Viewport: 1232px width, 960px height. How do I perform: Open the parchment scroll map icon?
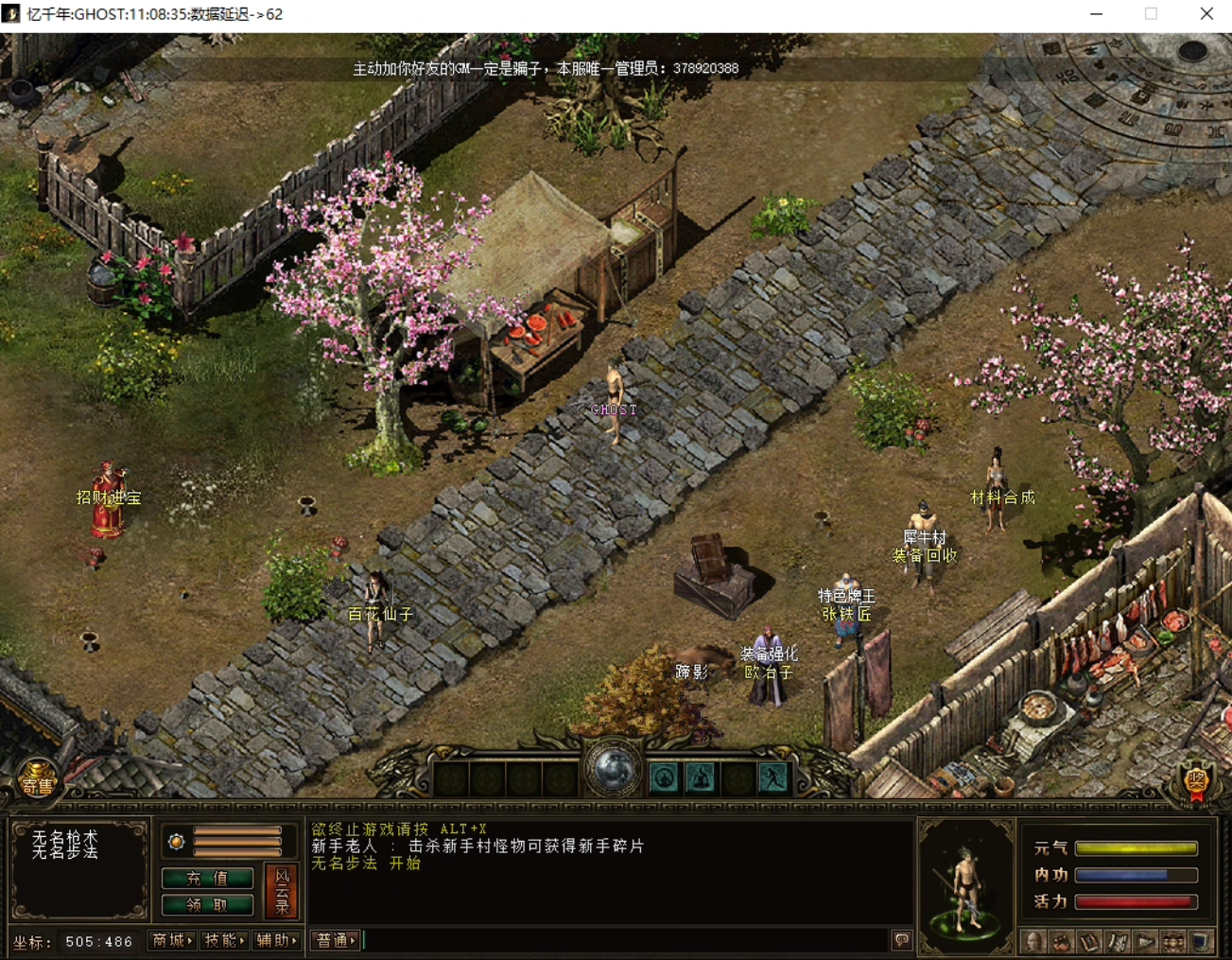coord(1118,941)
